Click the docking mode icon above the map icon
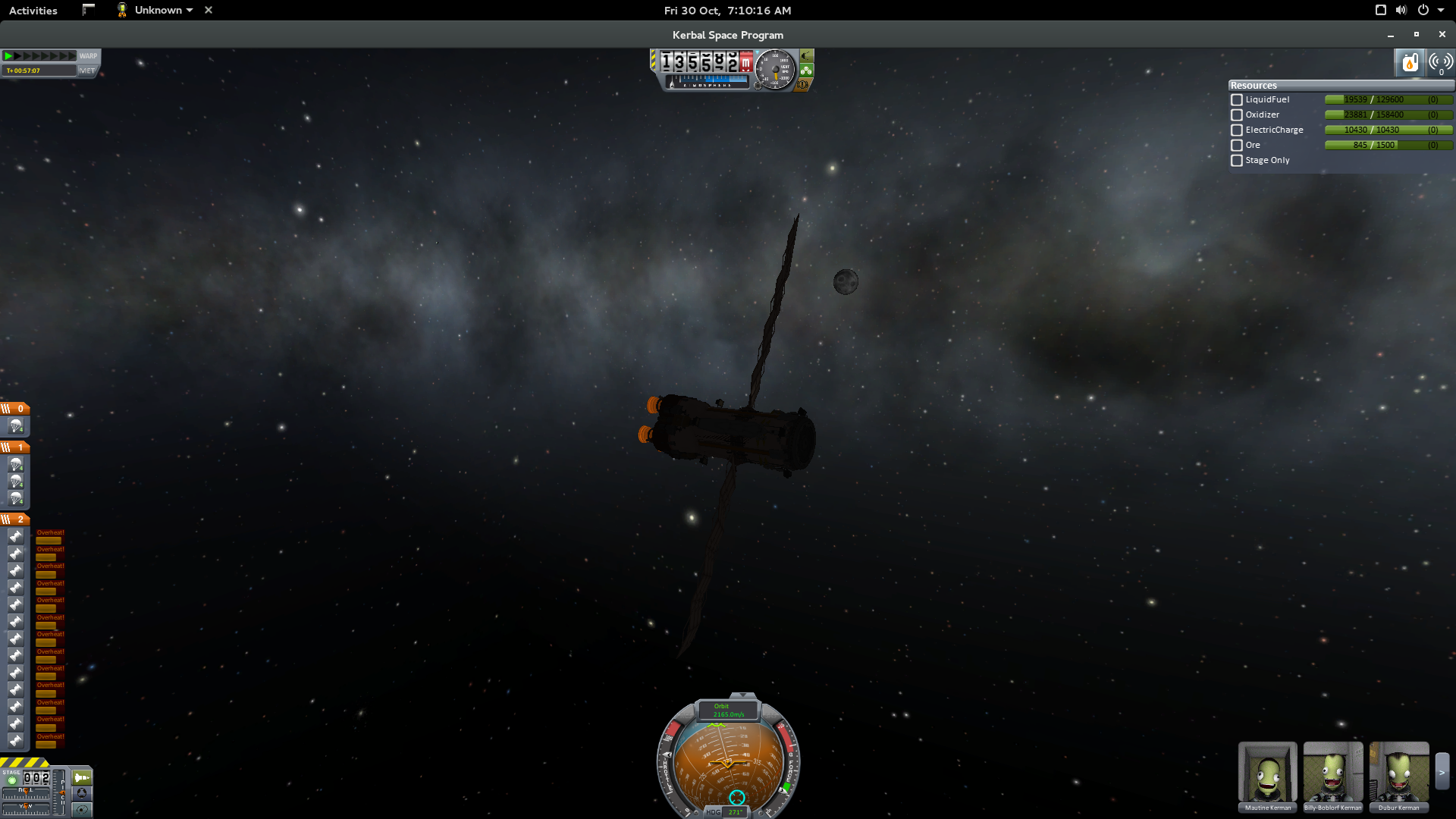The height and width of the screenshot is (819, 1456). [81, 793]
